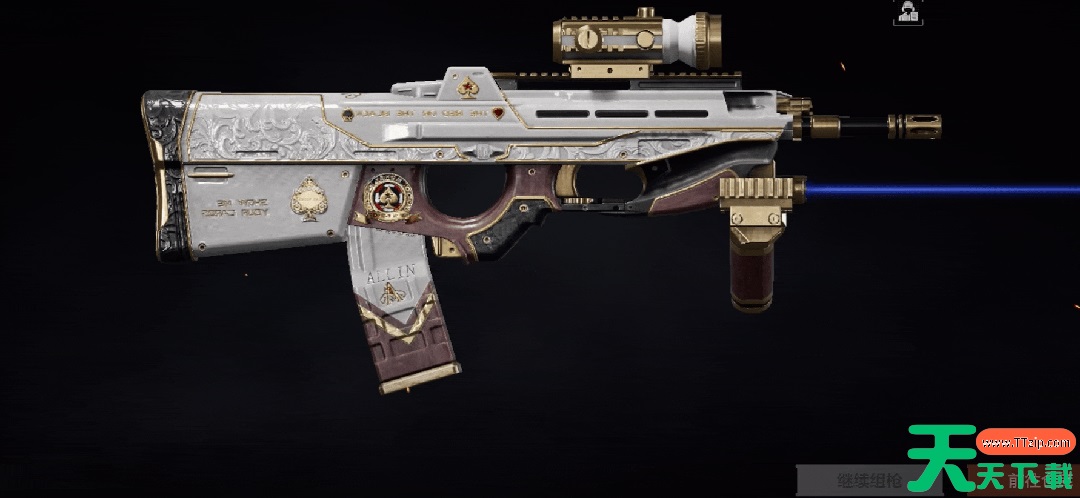
Task: Click the 继续组枪 button
Action: tap(866, 481)
